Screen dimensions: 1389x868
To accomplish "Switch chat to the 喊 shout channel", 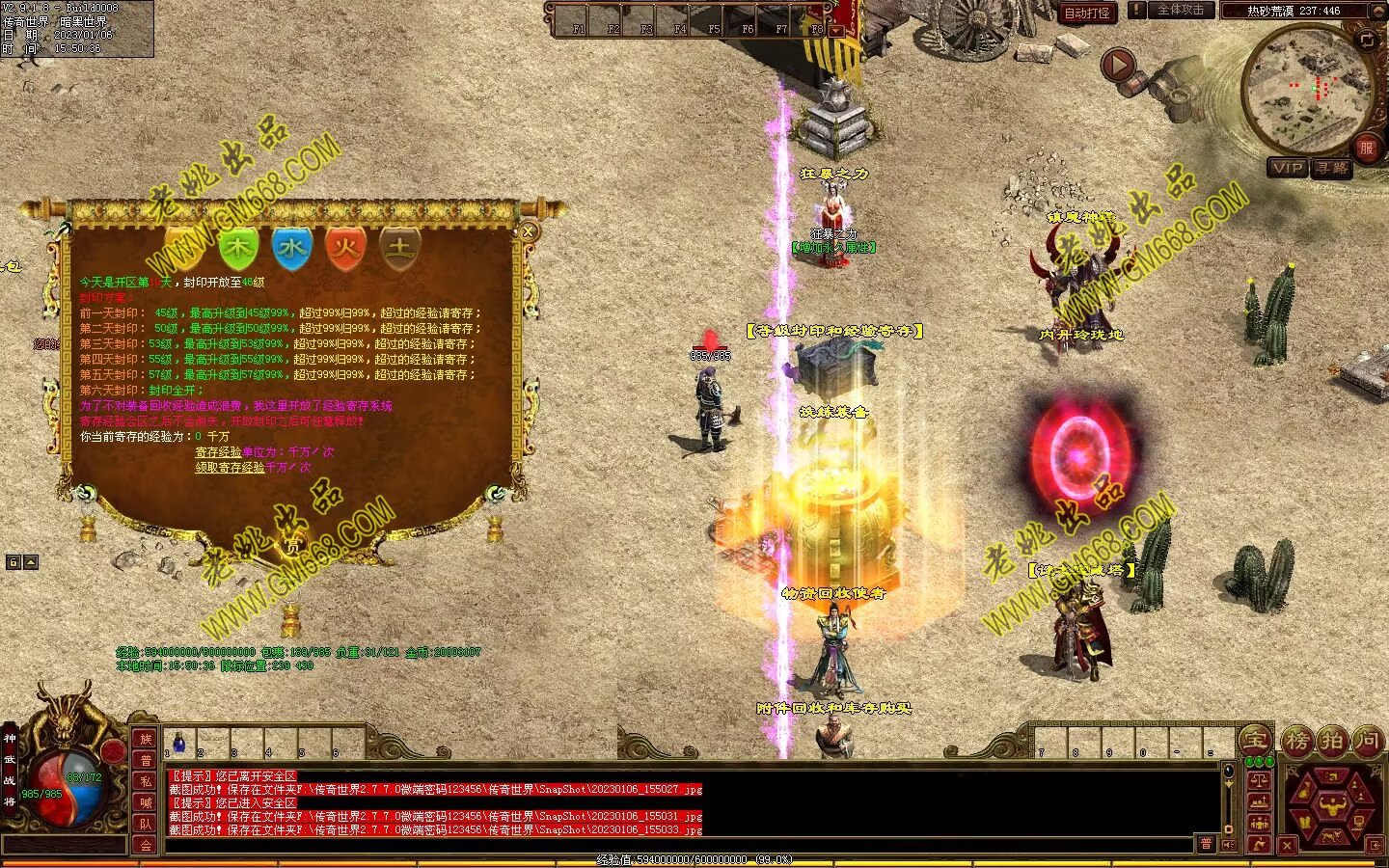I will point(146,802).
